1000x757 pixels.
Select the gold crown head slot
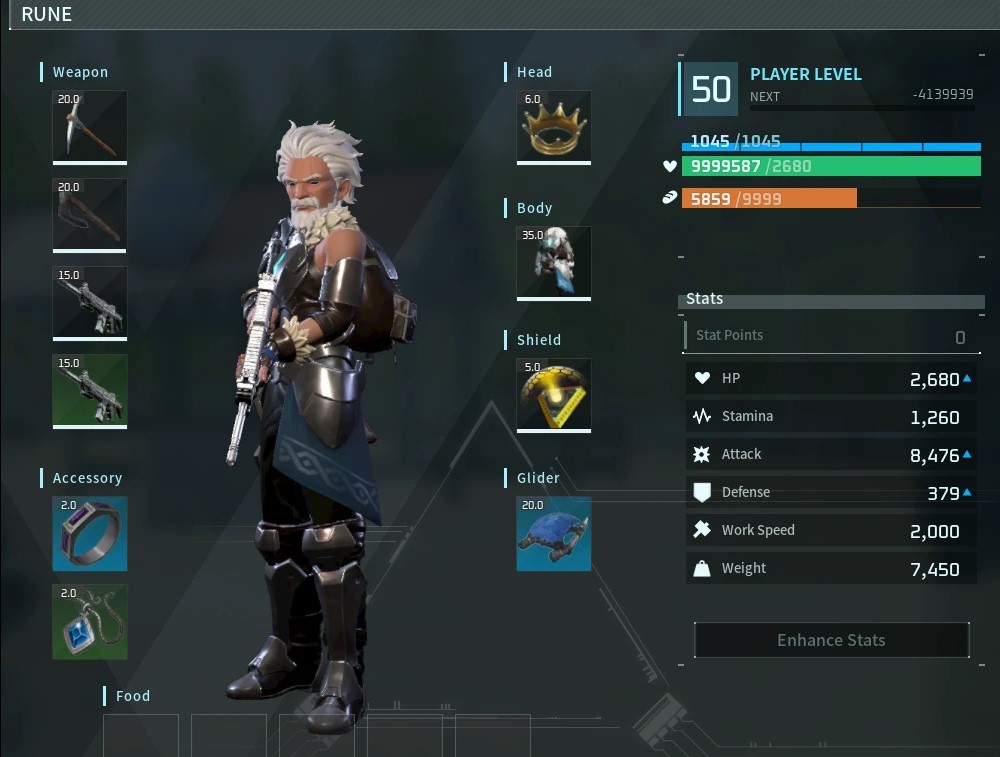(553, 126)
